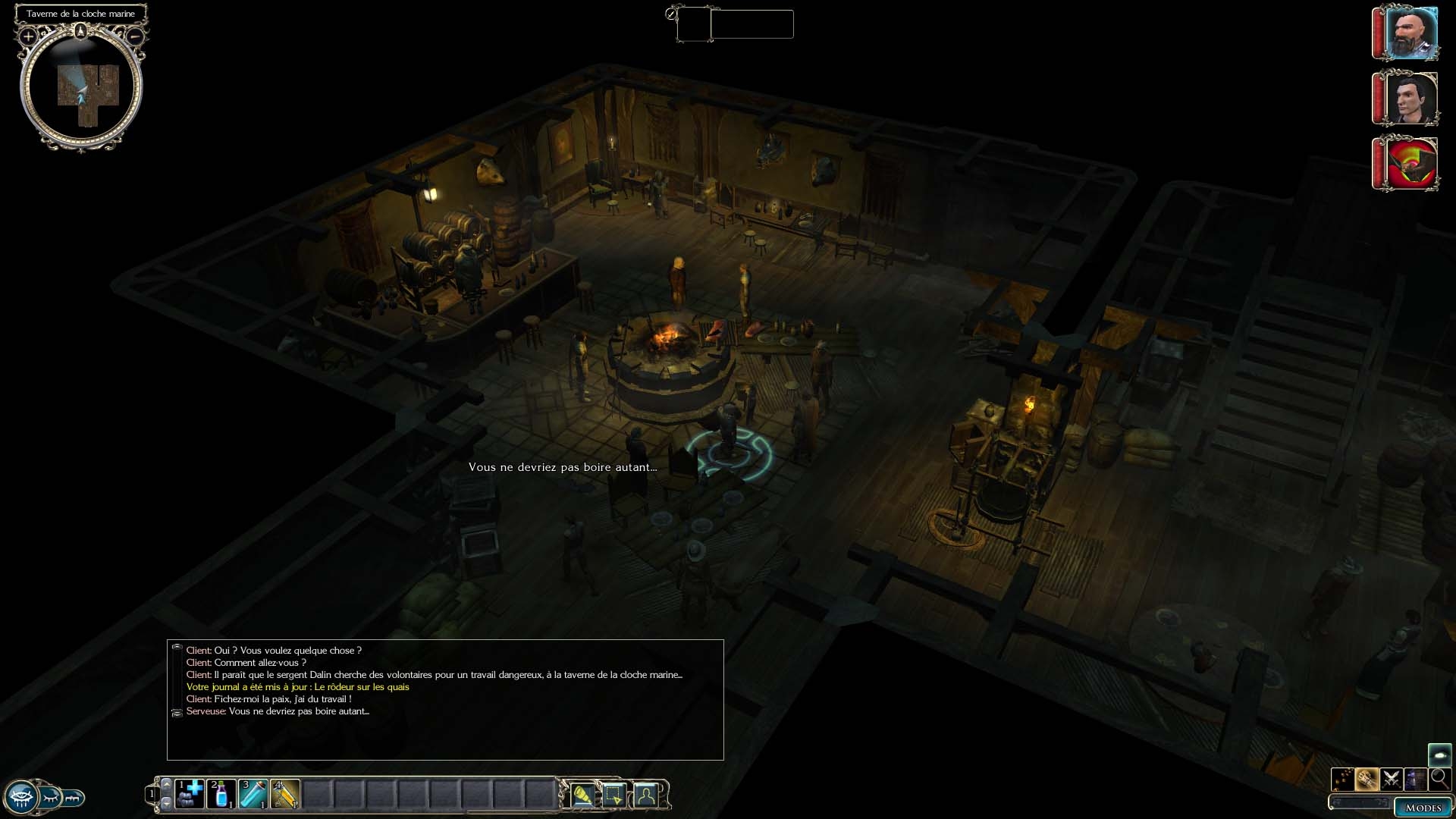Activate the magnifying glass search mode

coord(1439,779)
